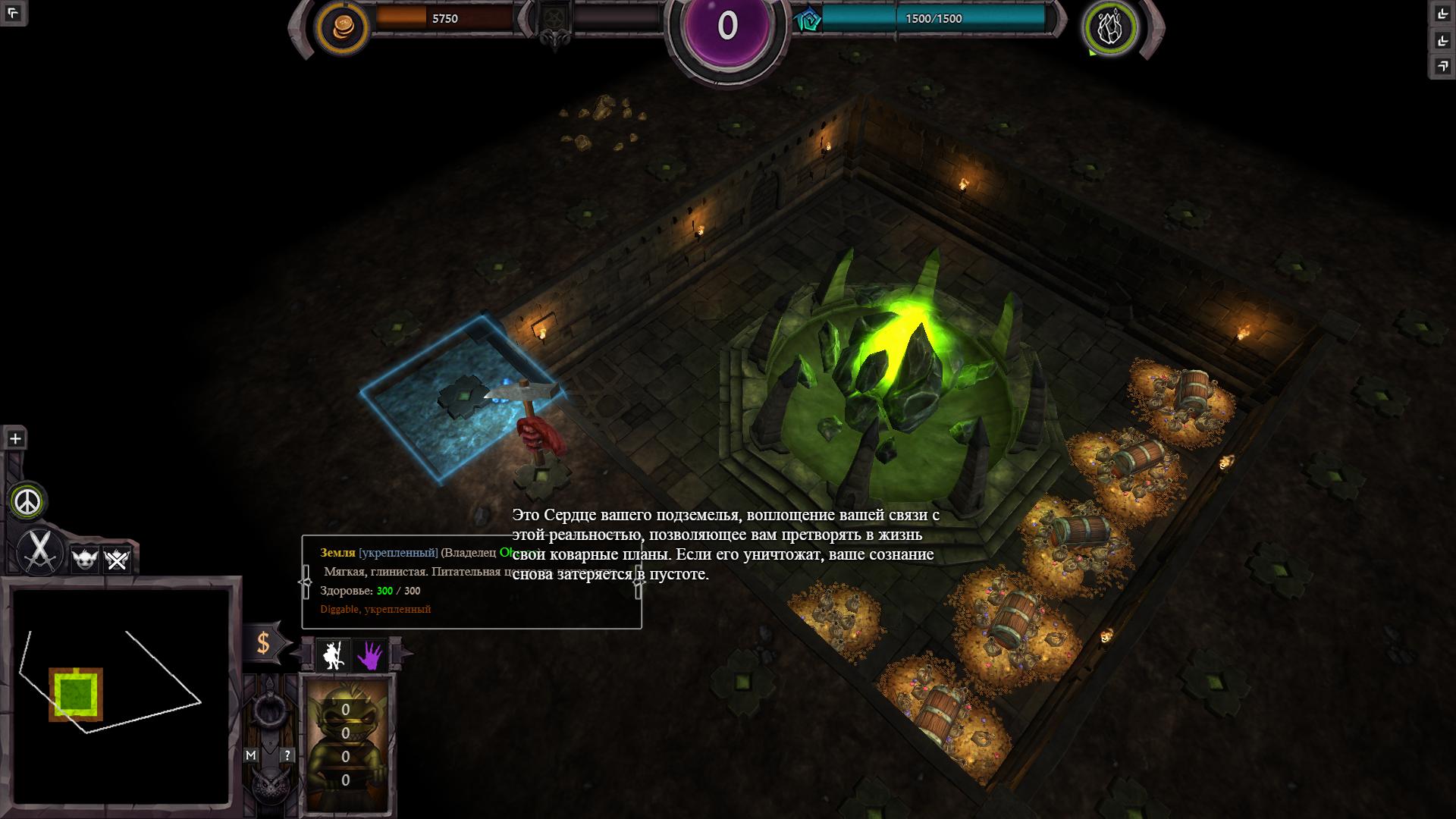Click the stone owl emblem button
The image size is (1456, 819).
[268, 786]
